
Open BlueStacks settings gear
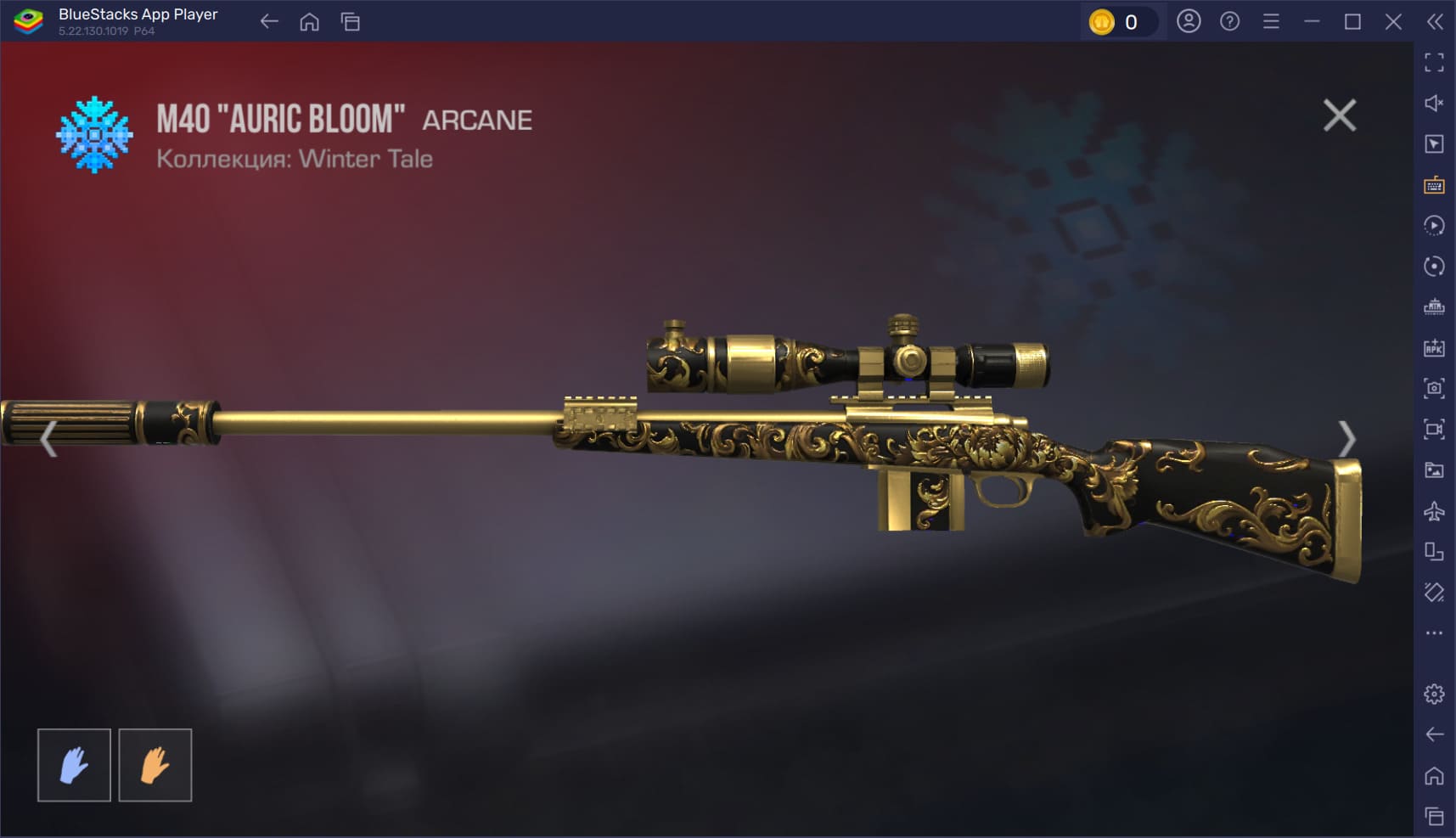click(1434, 694)
